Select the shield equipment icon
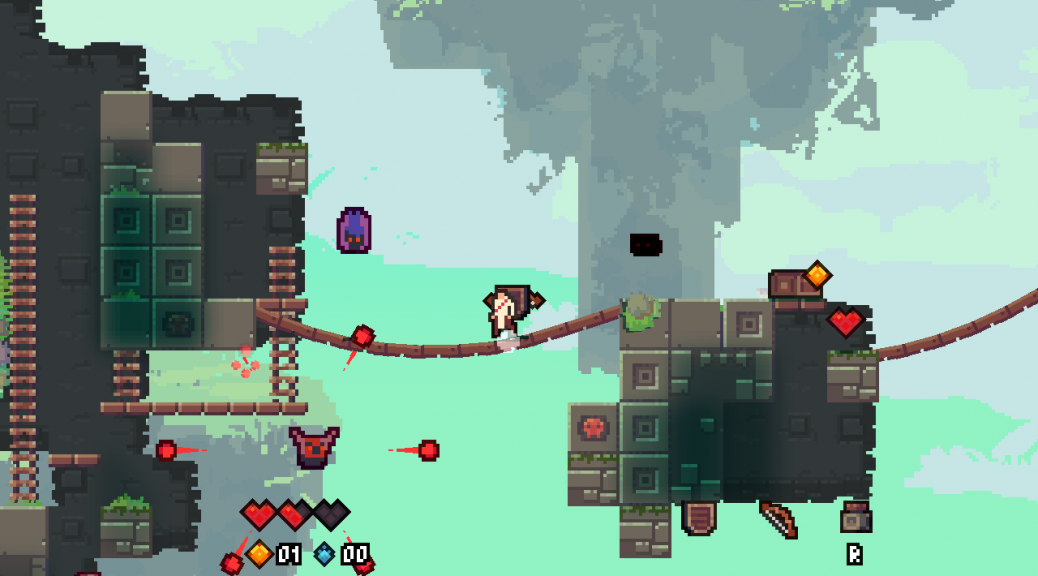Image resolution: width=1038 pixels, height=576 pixels. (698, 518)
